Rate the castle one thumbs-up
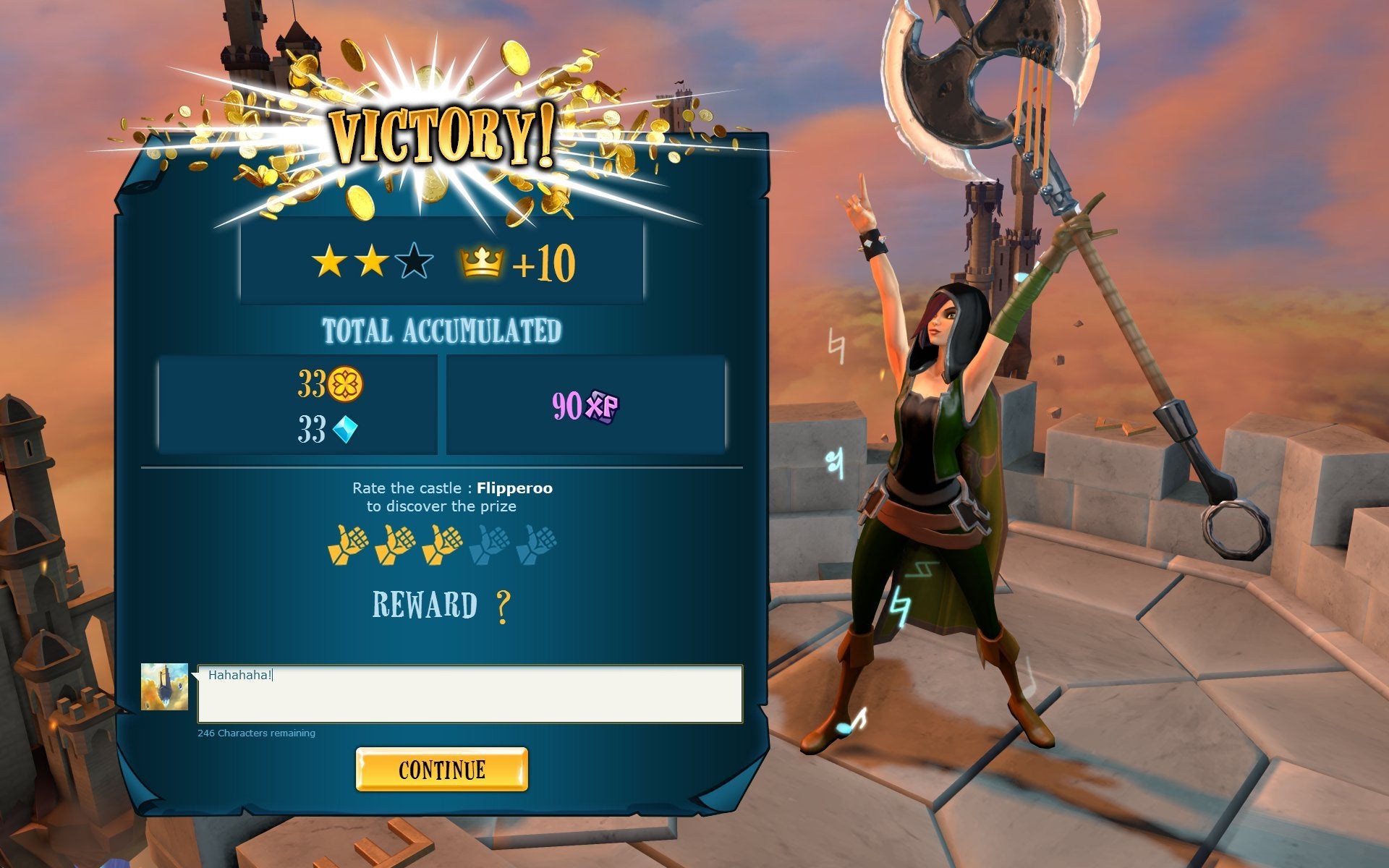The height and width of the screenshot is (868, 1389). pyautogui.click(x=347, y=545)
